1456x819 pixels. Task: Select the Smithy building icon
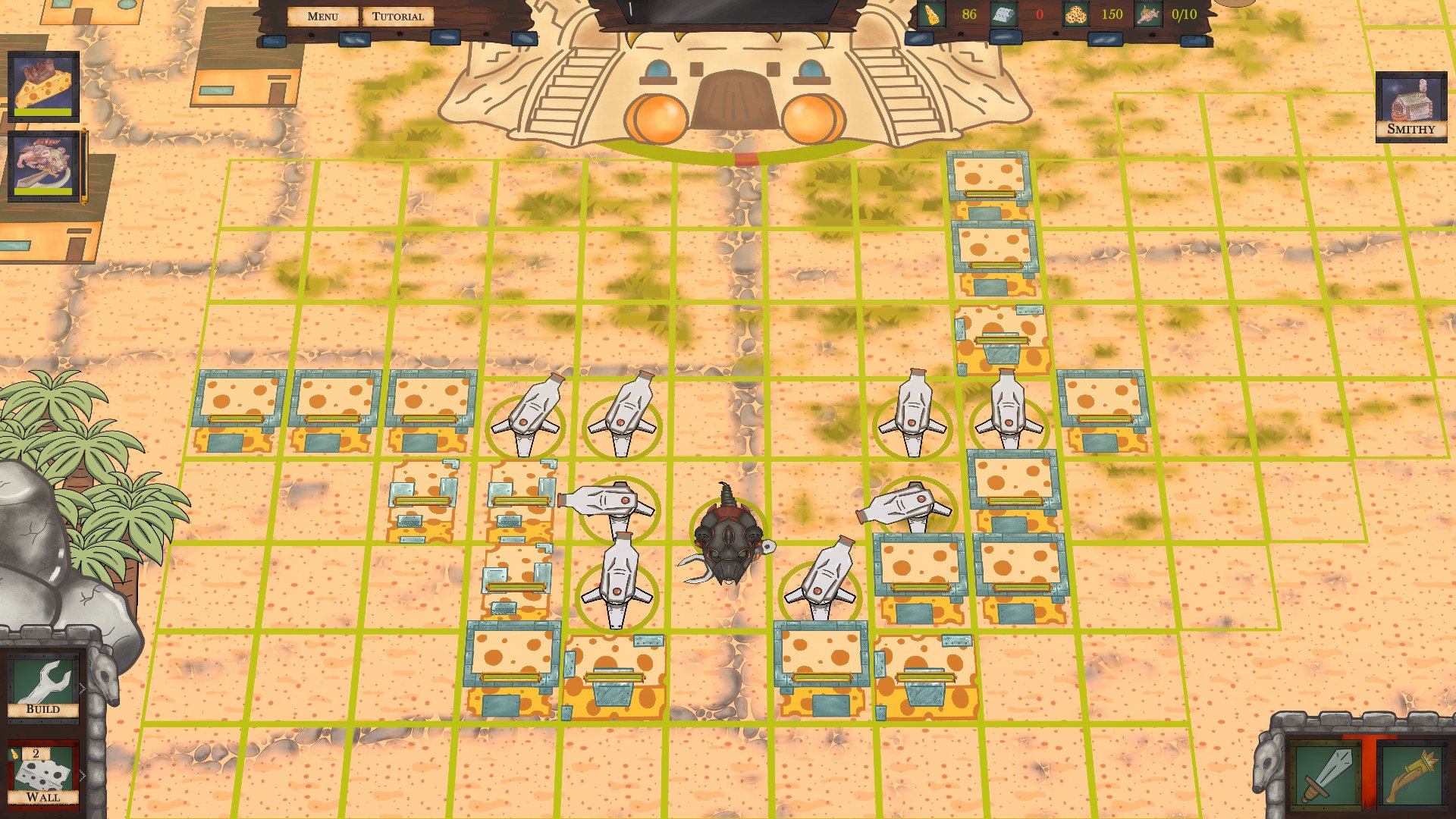[x=1410, y=106]
